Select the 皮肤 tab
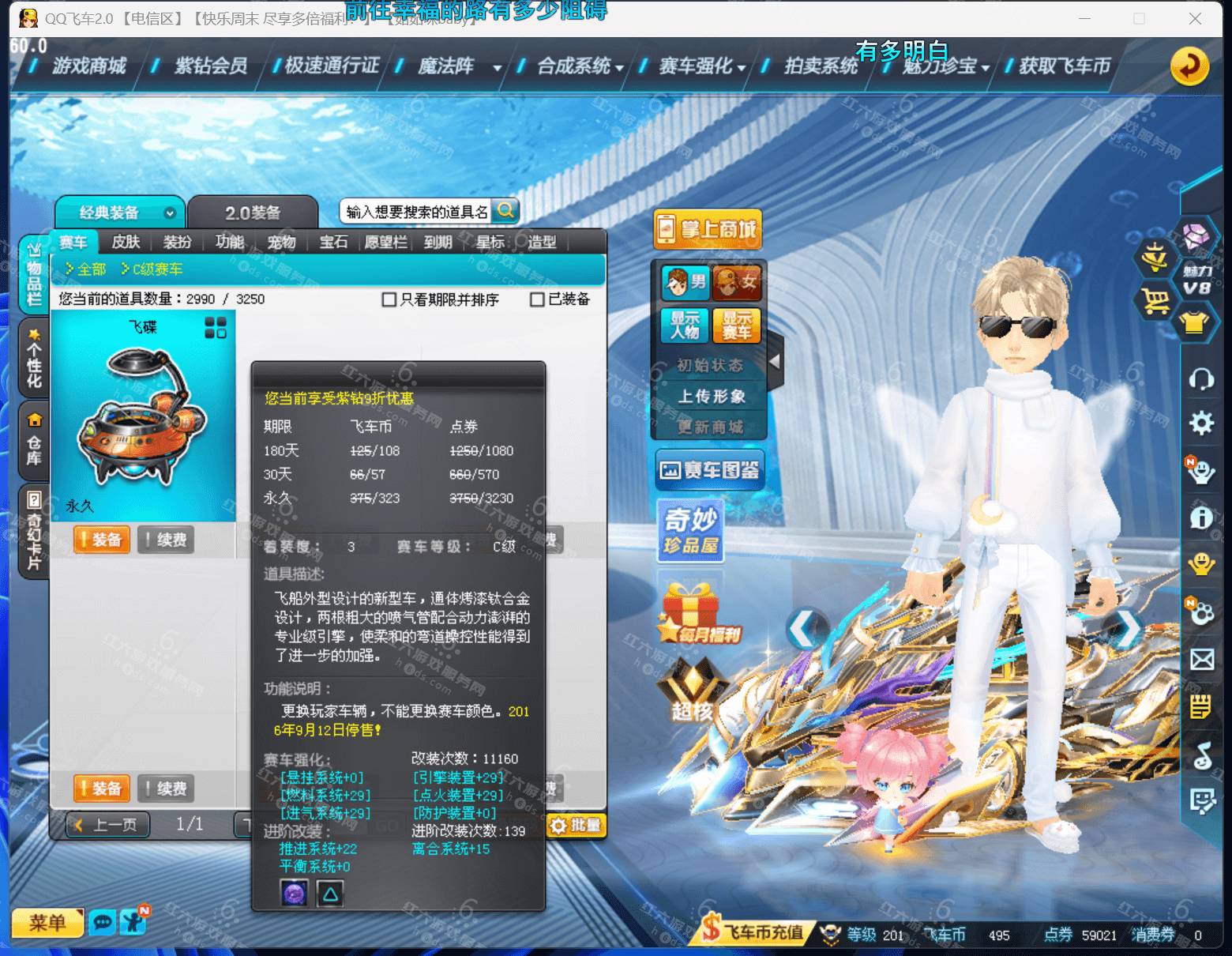Screen dimensions: 1232x956 point(125,243)
